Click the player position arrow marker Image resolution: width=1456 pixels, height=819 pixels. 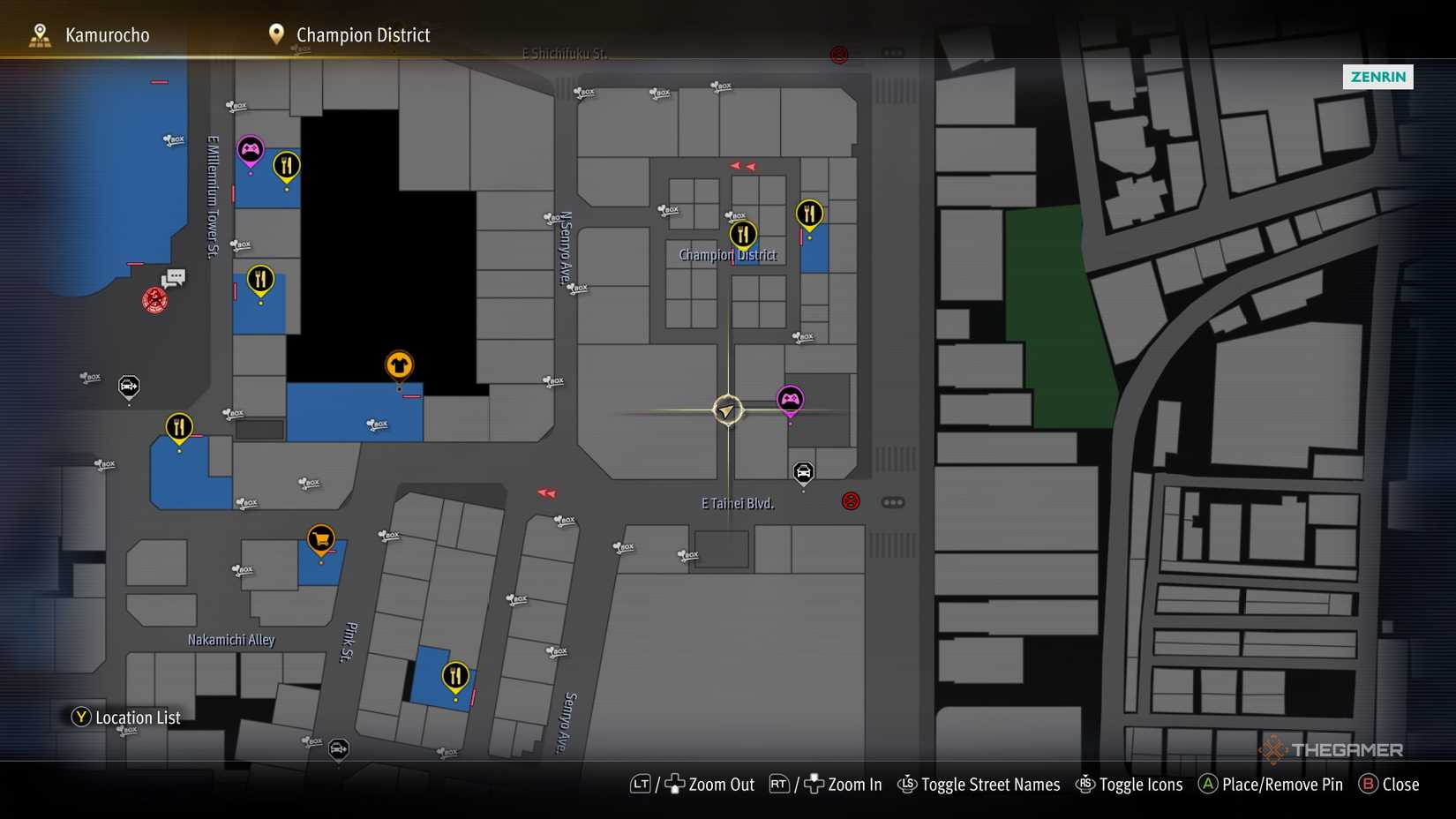pos(727,410)
